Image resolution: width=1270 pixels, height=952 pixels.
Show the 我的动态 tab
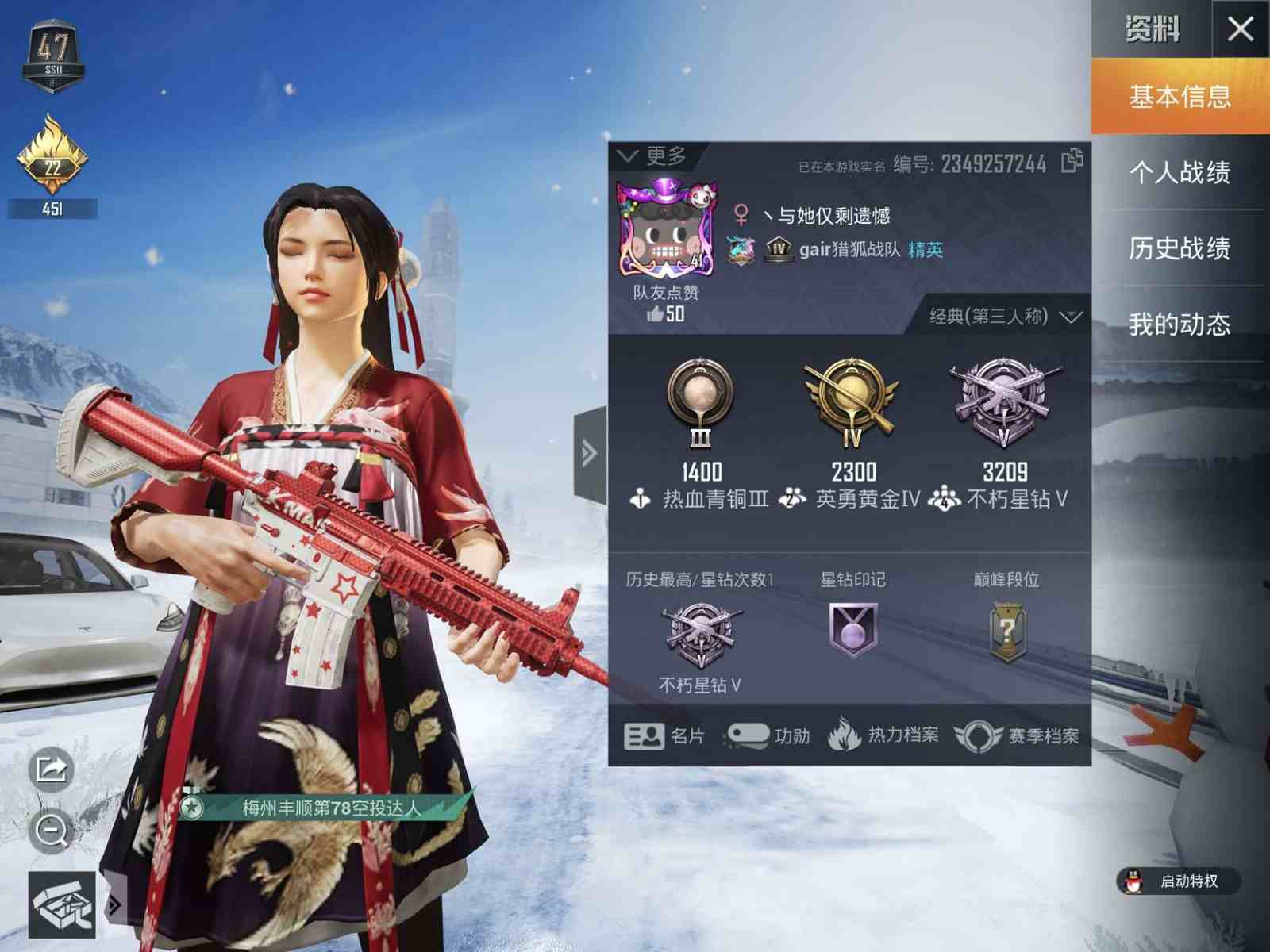[x=1180, y=324]
